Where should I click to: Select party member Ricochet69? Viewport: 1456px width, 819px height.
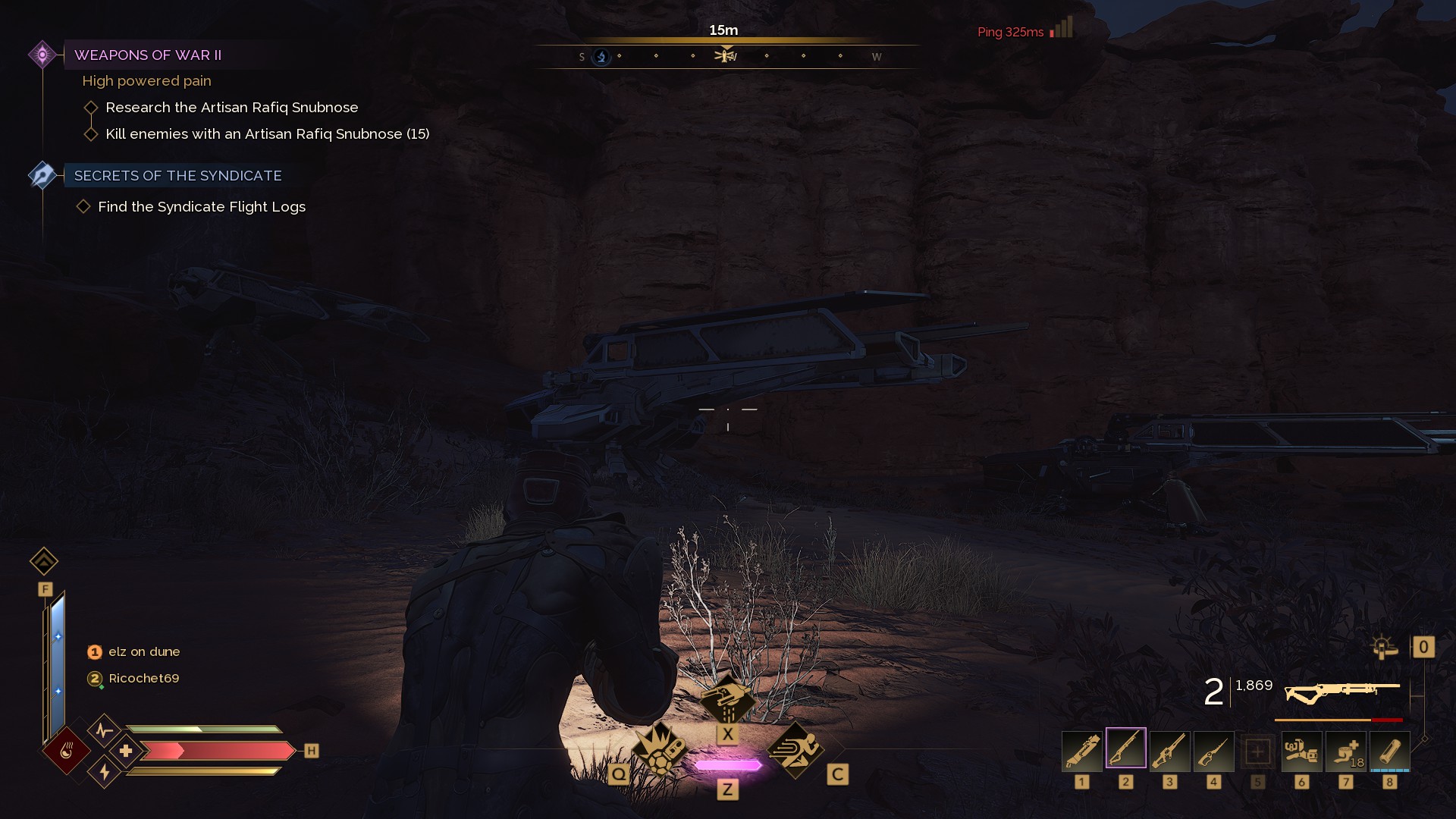click(143, 679)
